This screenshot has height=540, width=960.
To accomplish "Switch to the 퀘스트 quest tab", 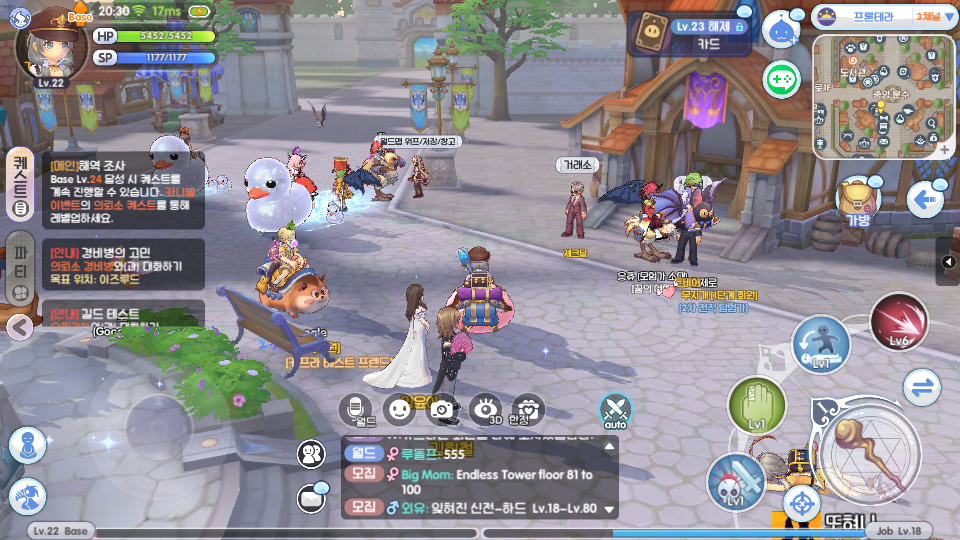I will [x=19, y=184].
